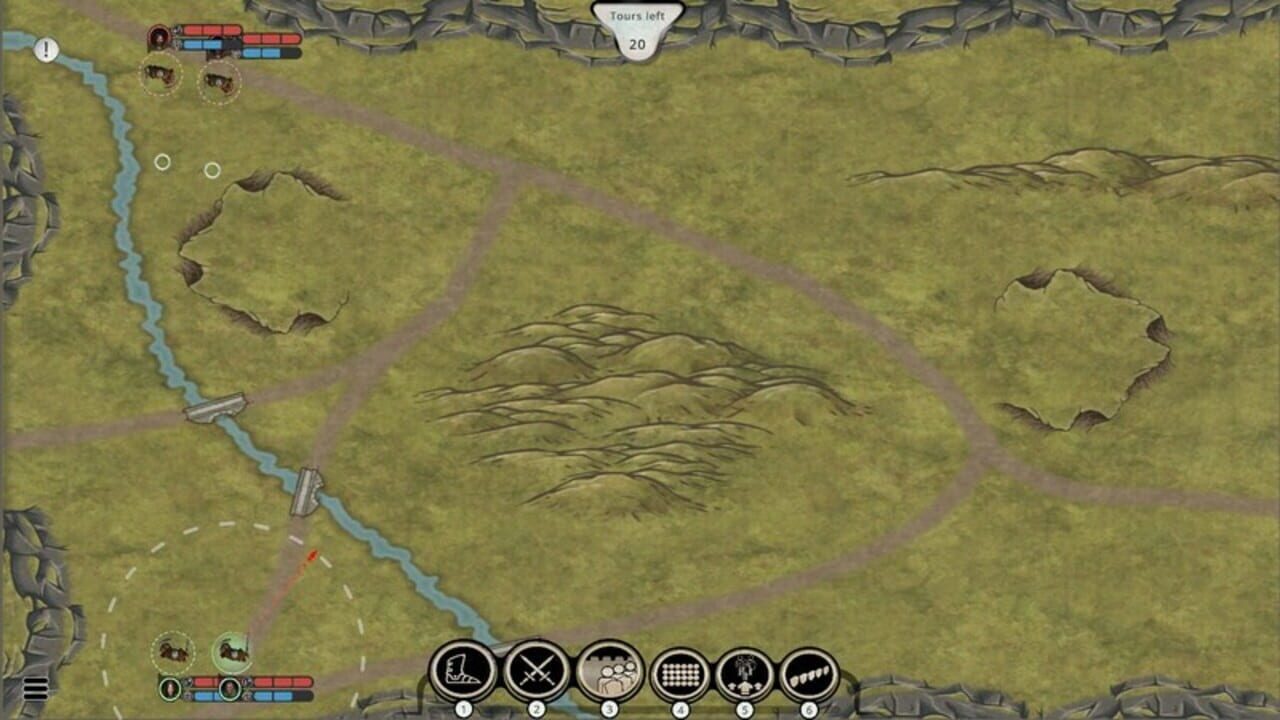Screen dimensions: 1280x720
Task: Select the dashed-circle cavalry unit at bottom
Action: (172, 652)
